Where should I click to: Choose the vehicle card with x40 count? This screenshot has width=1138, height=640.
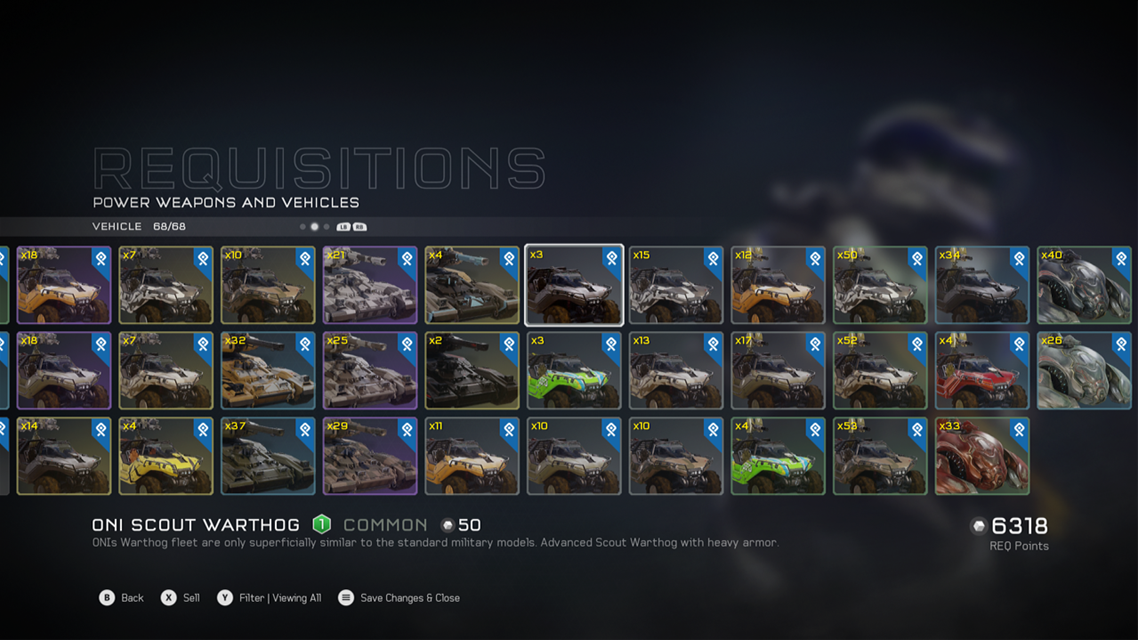pos(1084,286)
